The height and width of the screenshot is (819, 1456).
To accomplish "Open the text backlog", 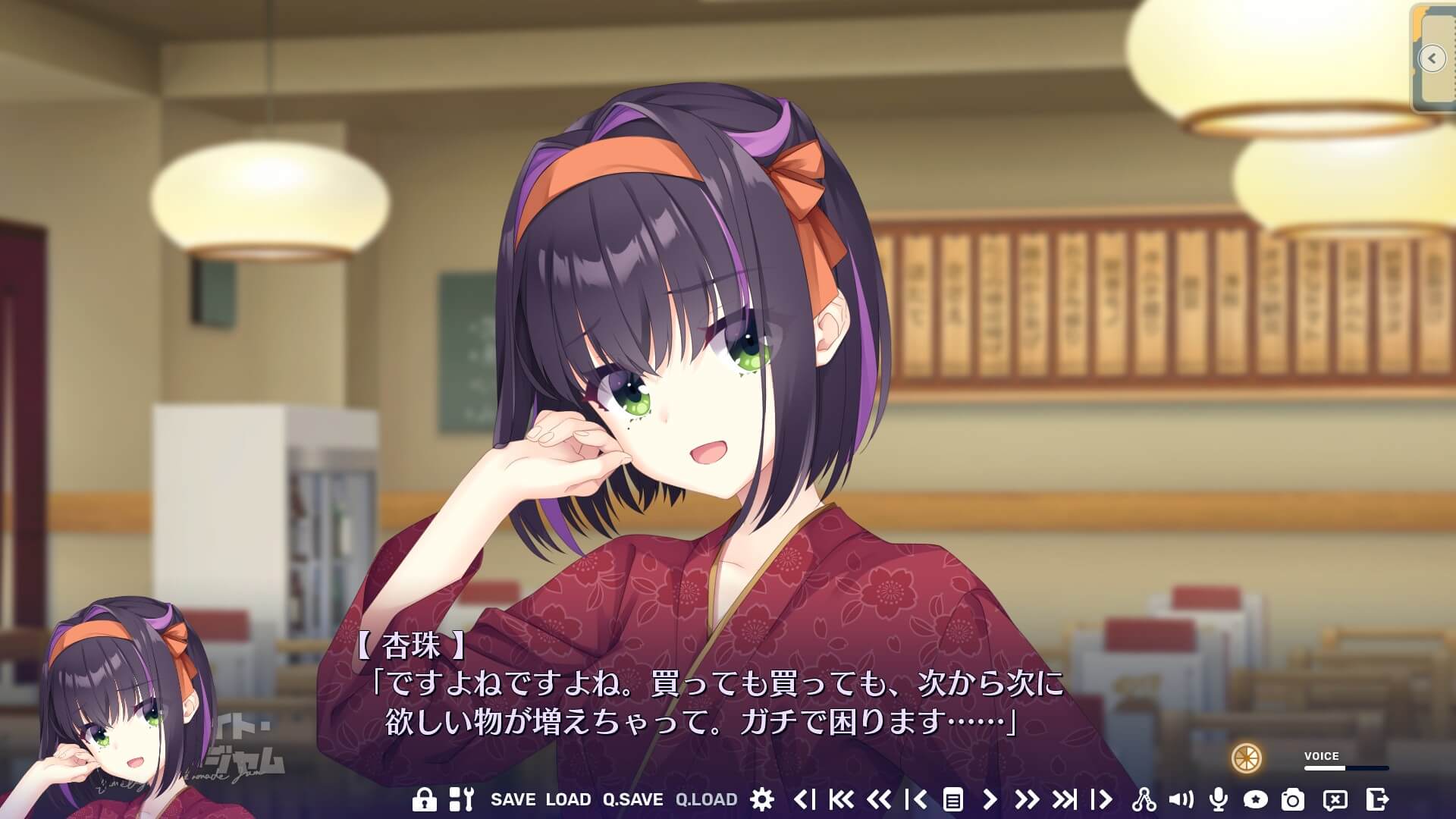I will 952,799.
